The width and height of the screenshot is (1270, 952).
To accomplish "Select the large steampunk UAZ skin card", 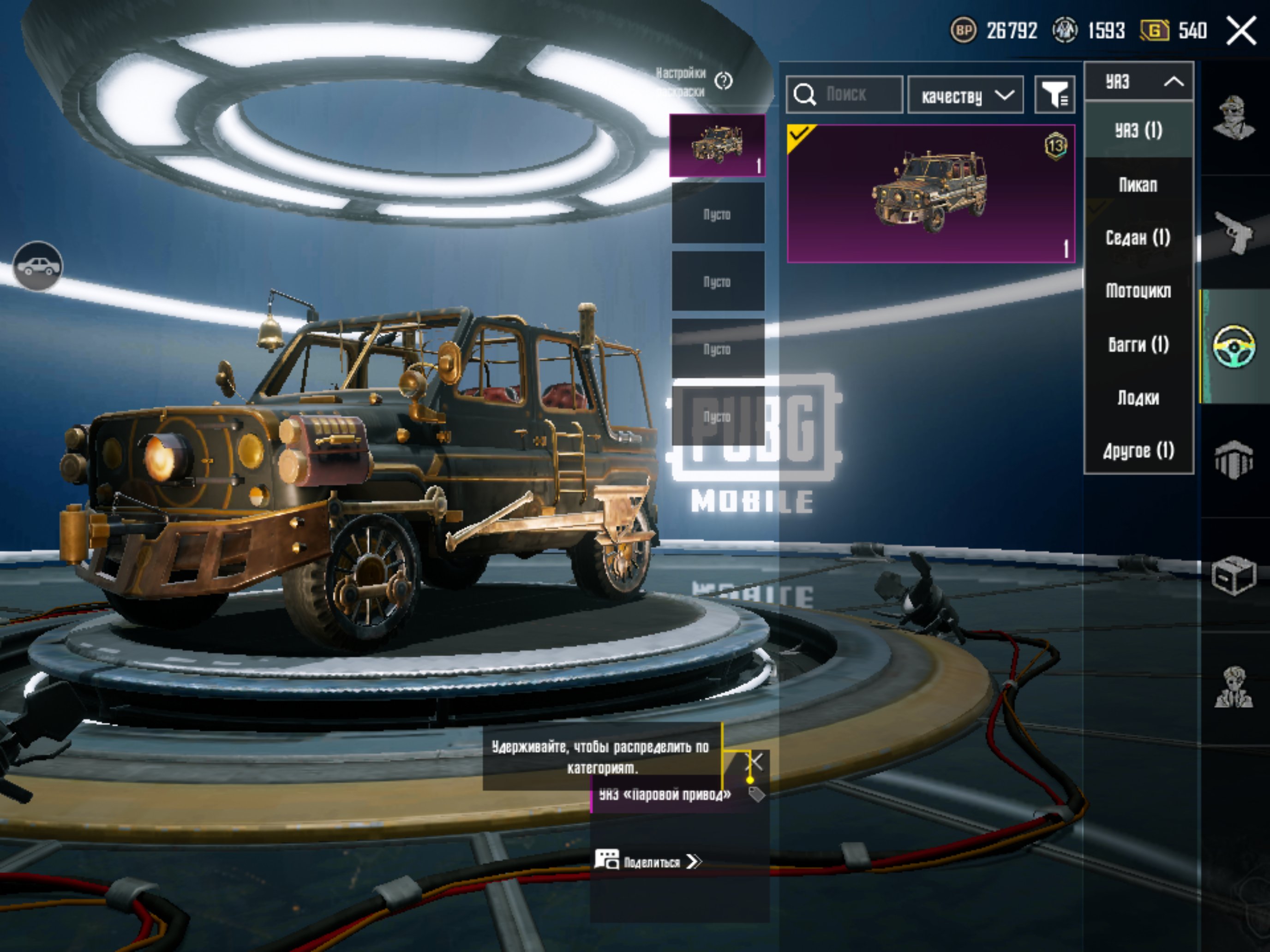I will [x=931, y=194].
